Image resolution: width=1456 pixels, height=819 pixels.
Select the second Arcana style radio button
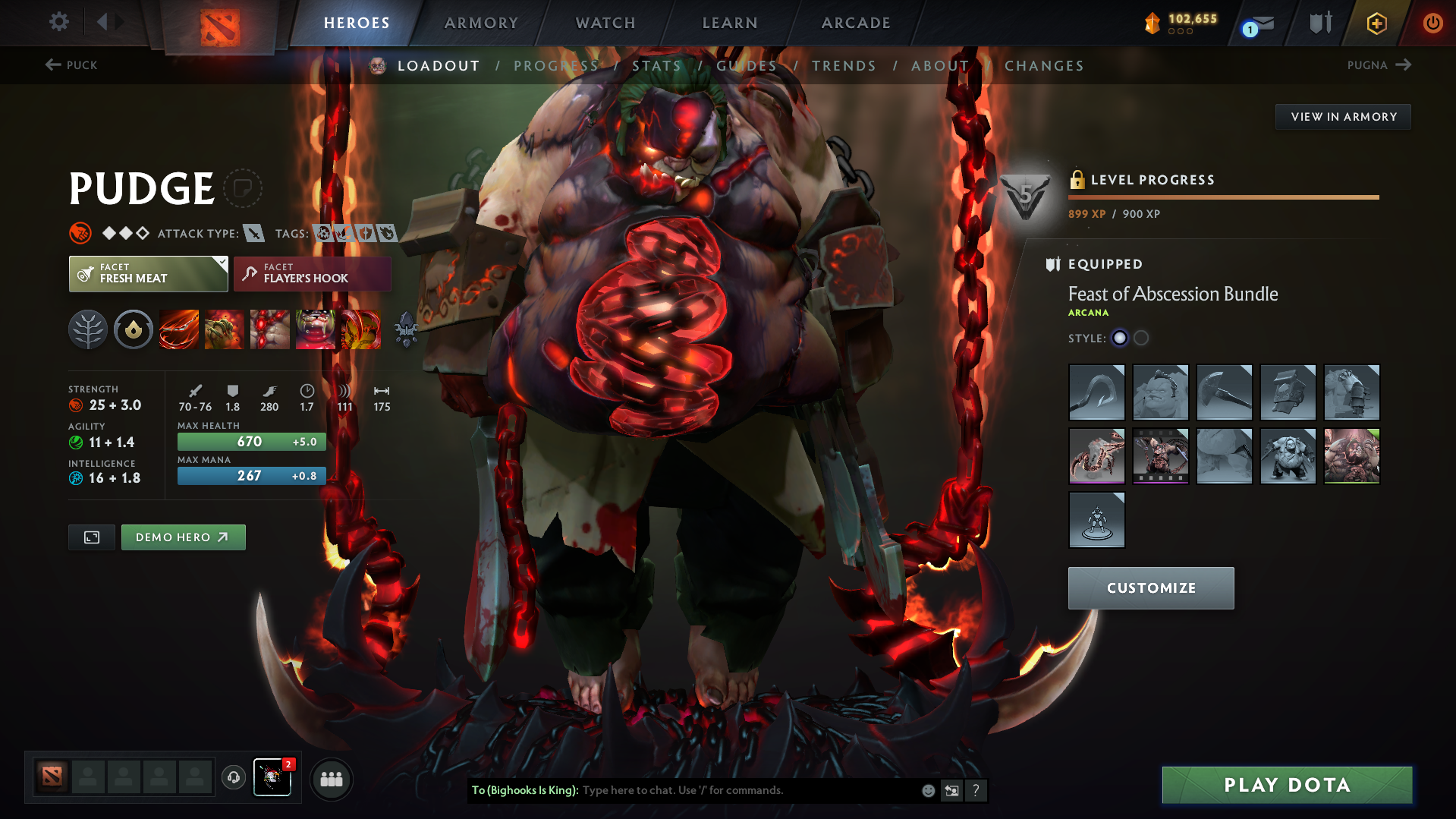(x=1141, y=338)
